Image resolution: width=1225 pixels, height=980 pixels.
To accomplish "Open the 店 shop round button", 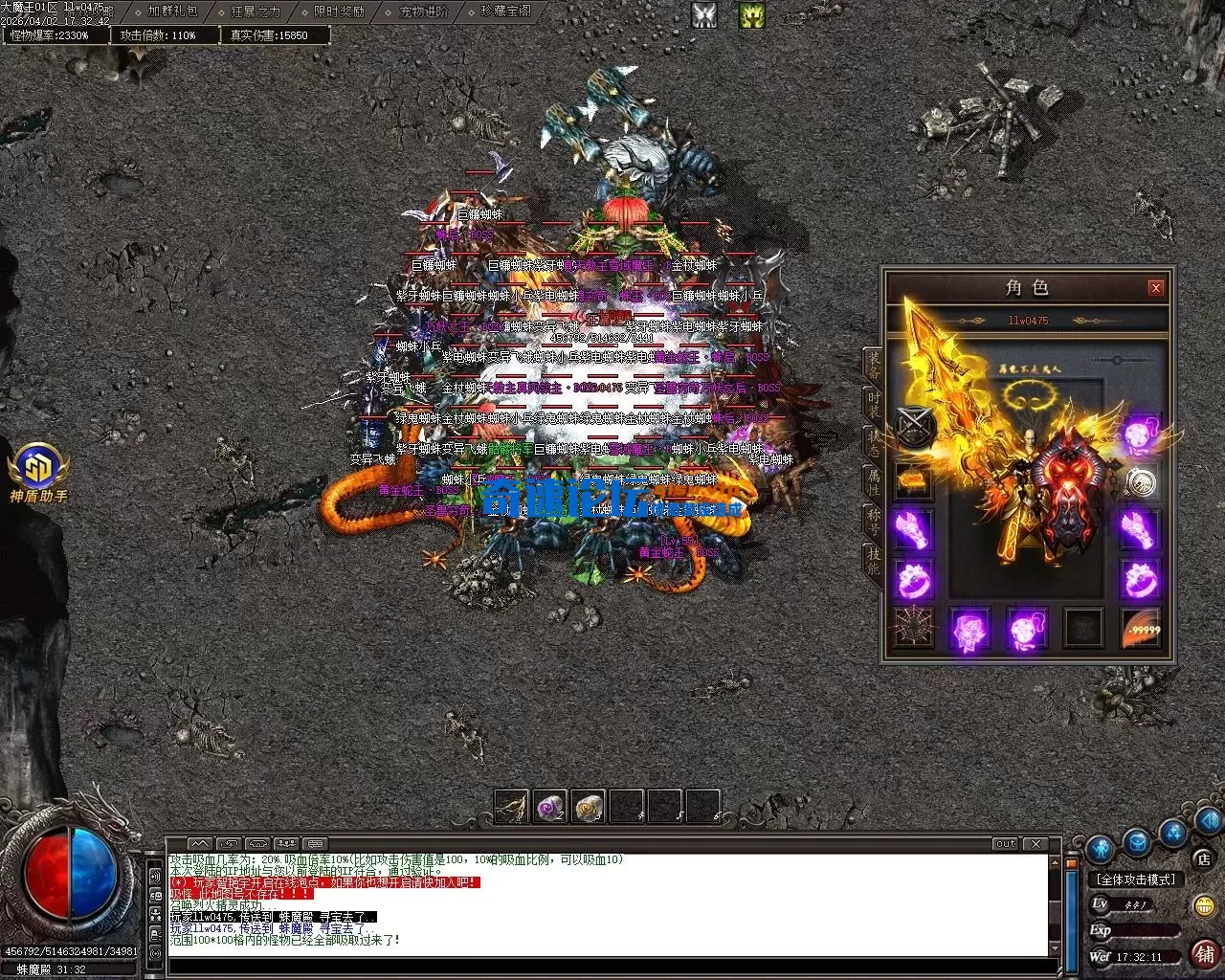I will point(1204,859).
